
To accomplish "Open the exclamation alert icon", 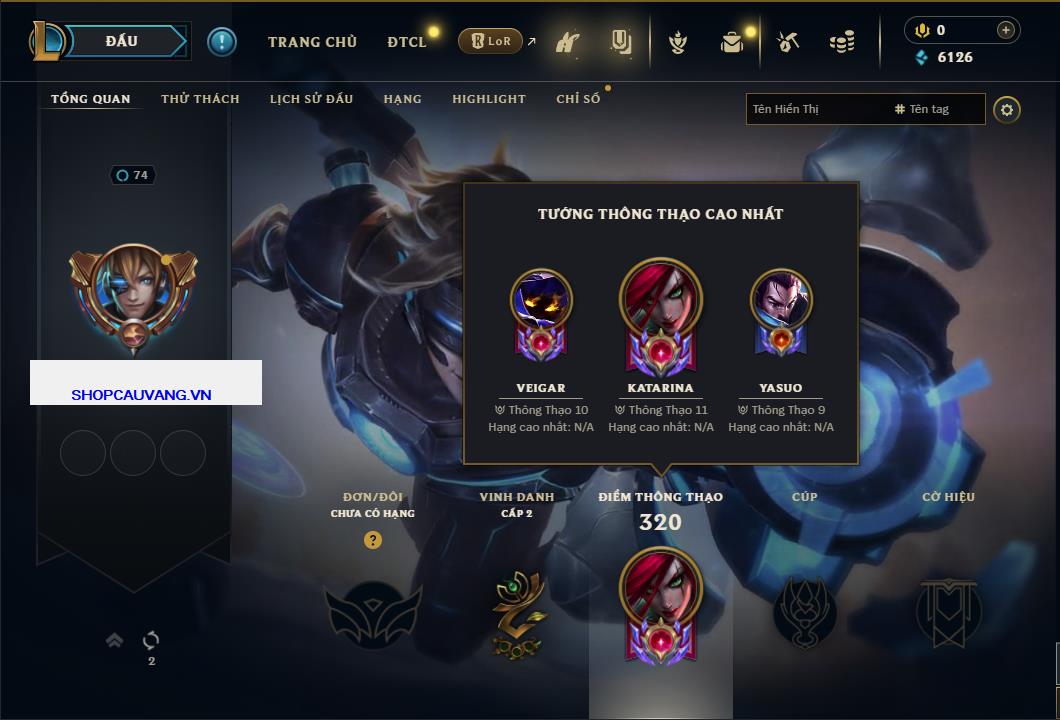I will click(x=222, y=42).
